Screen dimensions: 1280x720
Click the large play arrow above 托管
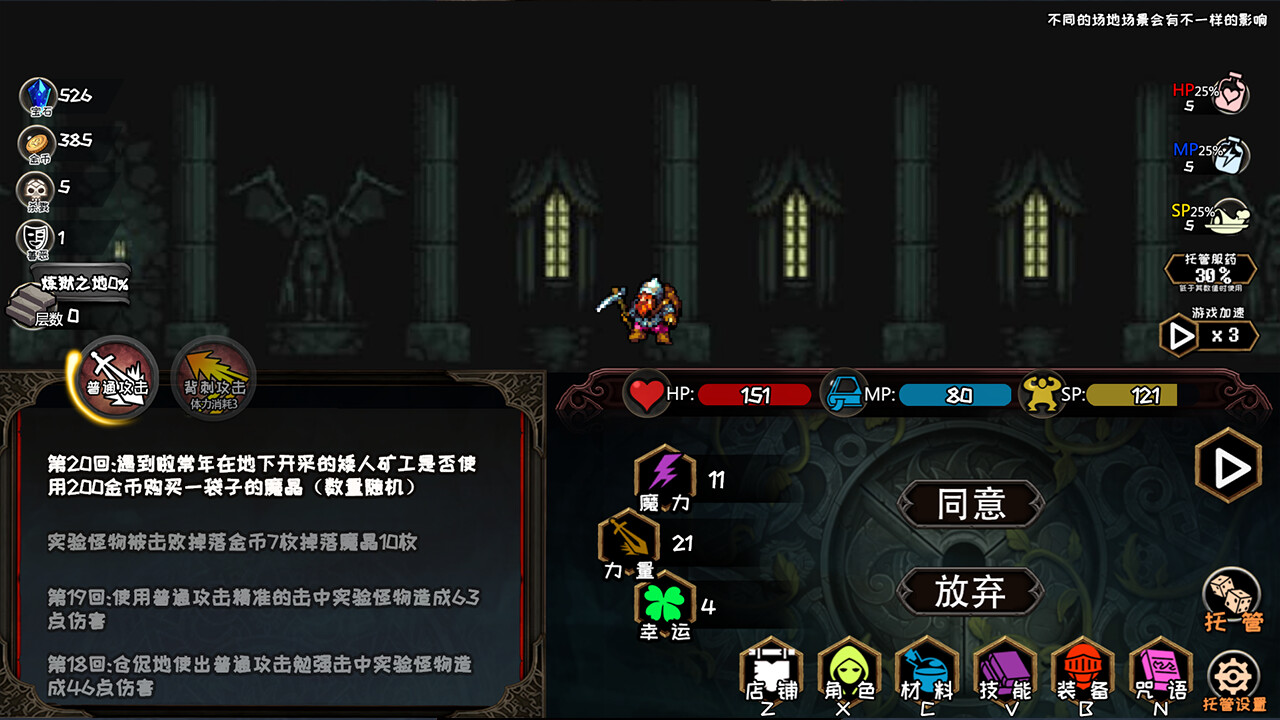tap(1231, 466)
